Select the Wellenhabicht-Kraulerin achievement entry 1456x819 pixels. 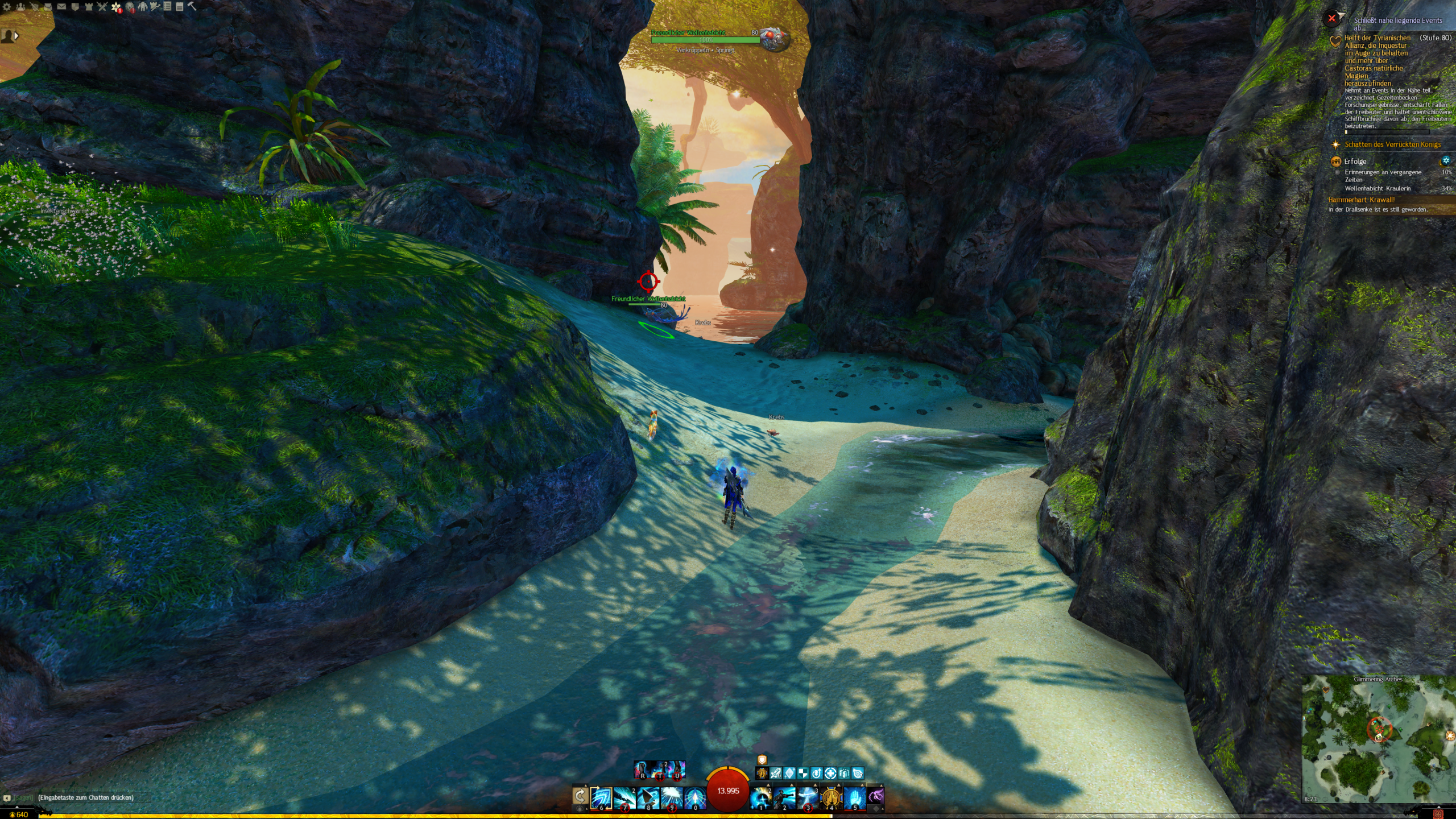1378,188
